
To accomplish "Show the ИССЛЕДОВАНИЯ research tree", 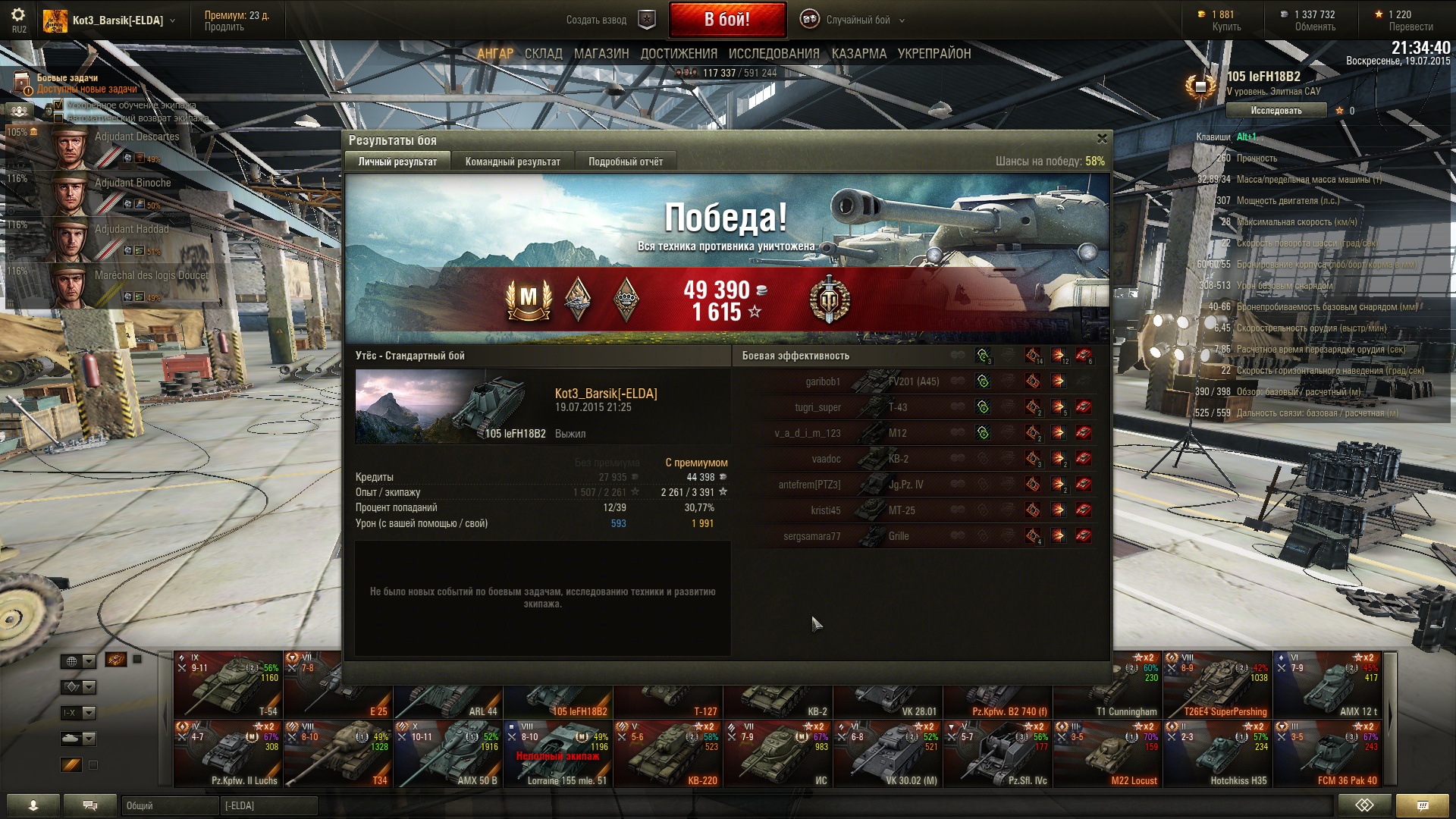I will click(x=773, y=54).
